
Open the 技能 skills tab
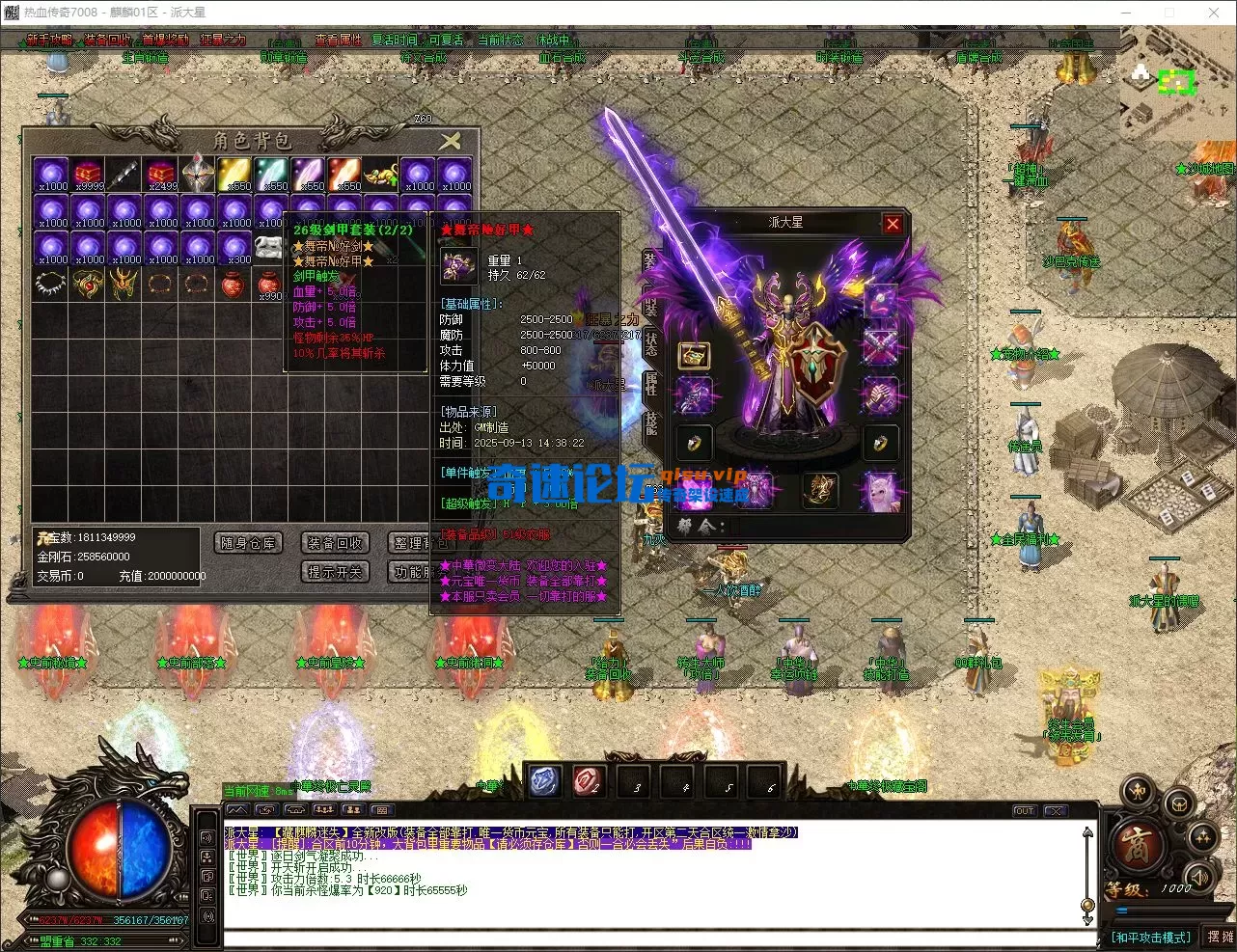click(651, 422)
